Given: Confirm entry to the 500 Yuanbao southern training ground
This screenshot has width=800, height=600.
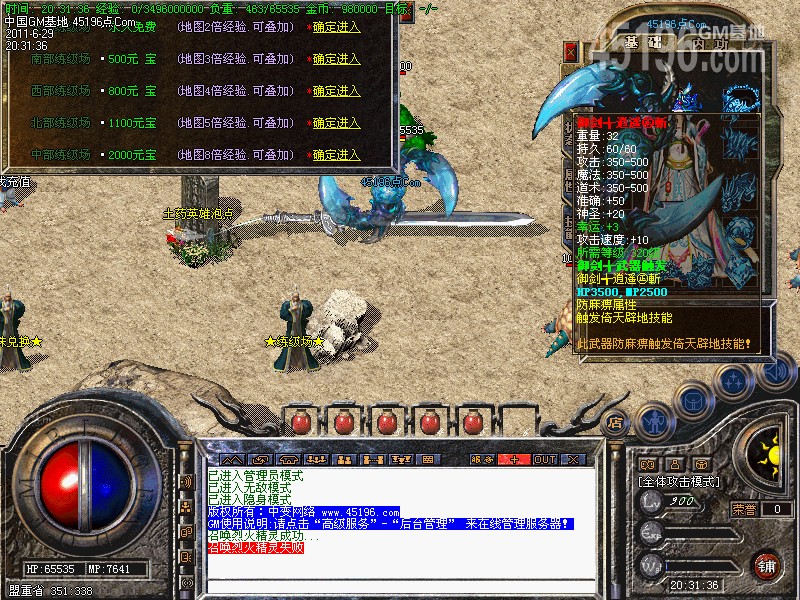Looking at the screenshot, I should coord(336,59).
